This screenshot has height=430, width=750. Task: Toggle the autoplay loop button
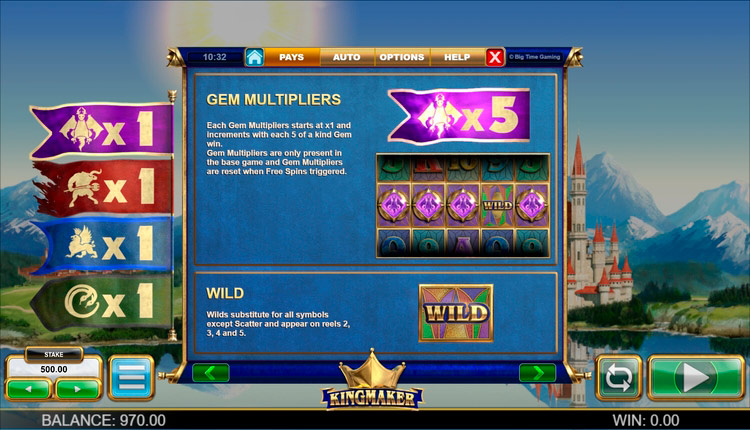tap(619, 378)
